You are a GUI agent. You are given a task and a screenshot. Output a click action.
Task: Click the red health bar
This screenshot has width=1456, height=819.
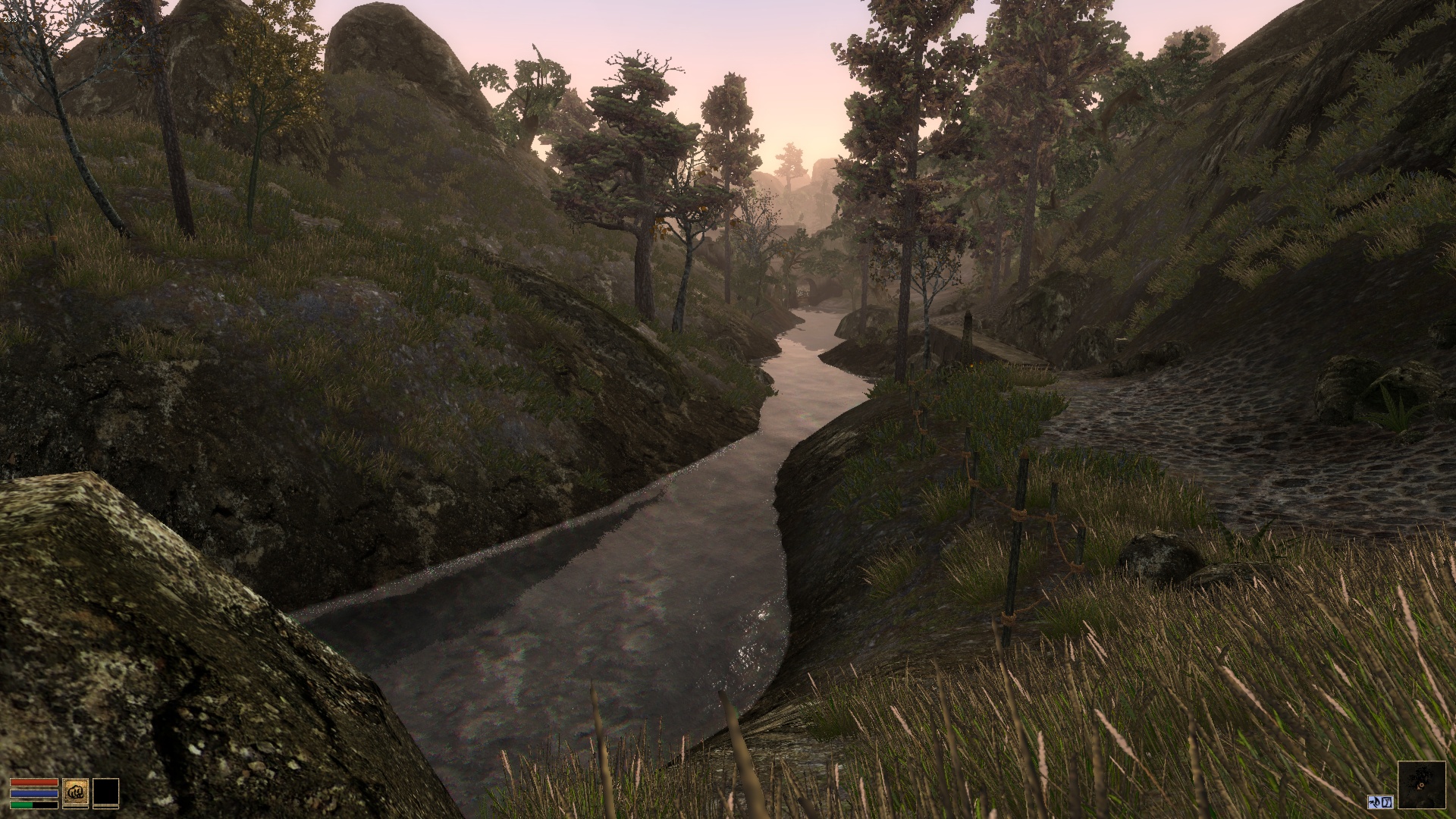33,782
